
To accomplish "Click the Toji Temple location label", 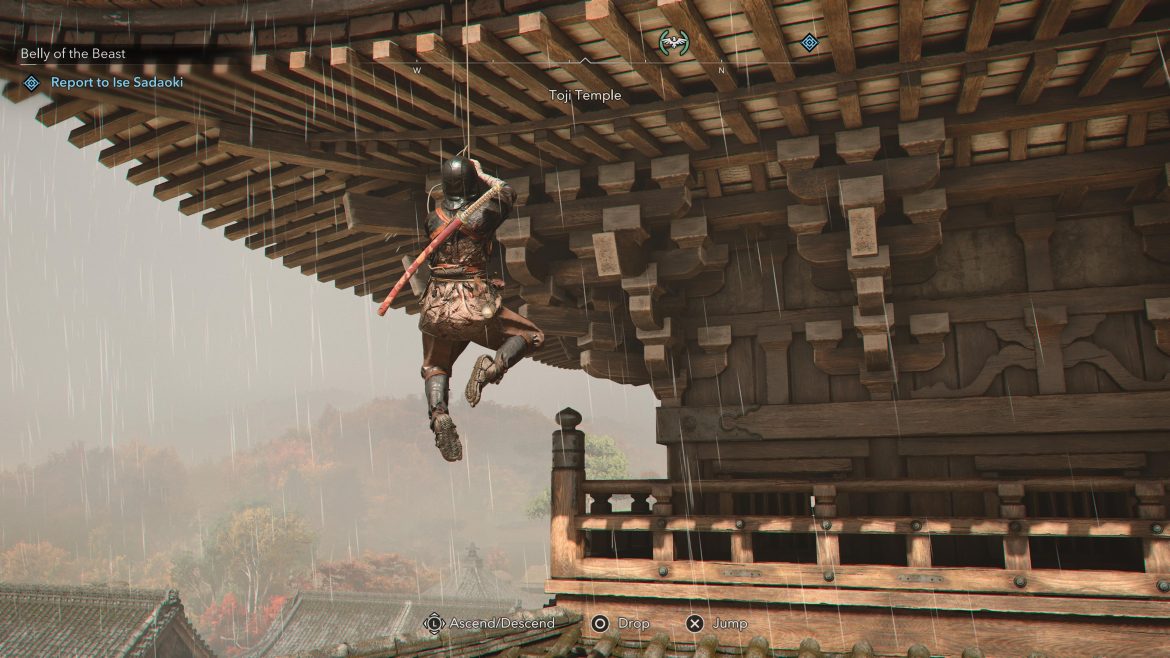I will pos(585,95).
